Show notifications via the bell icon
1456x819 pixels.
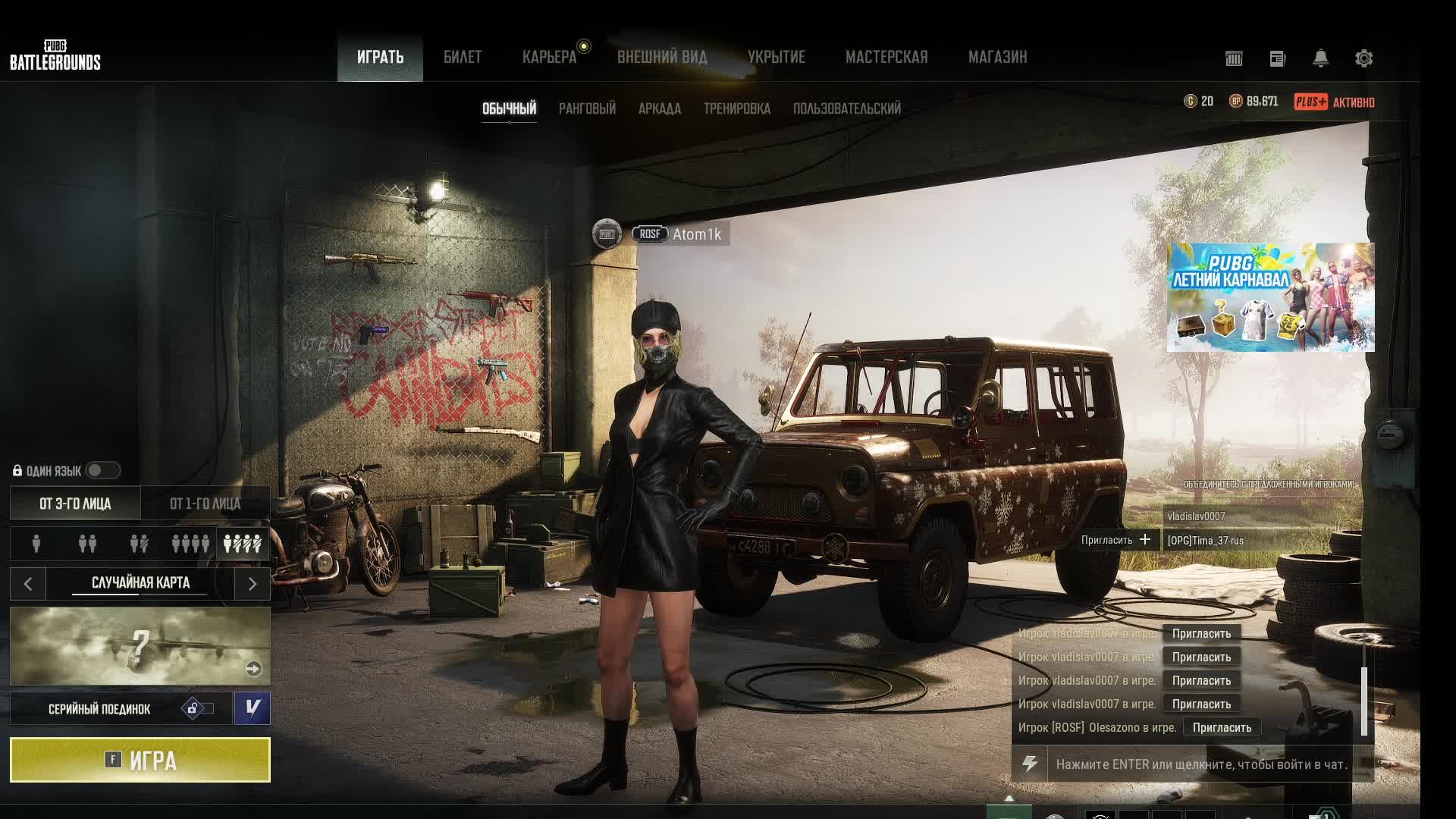pos(1320,58)
